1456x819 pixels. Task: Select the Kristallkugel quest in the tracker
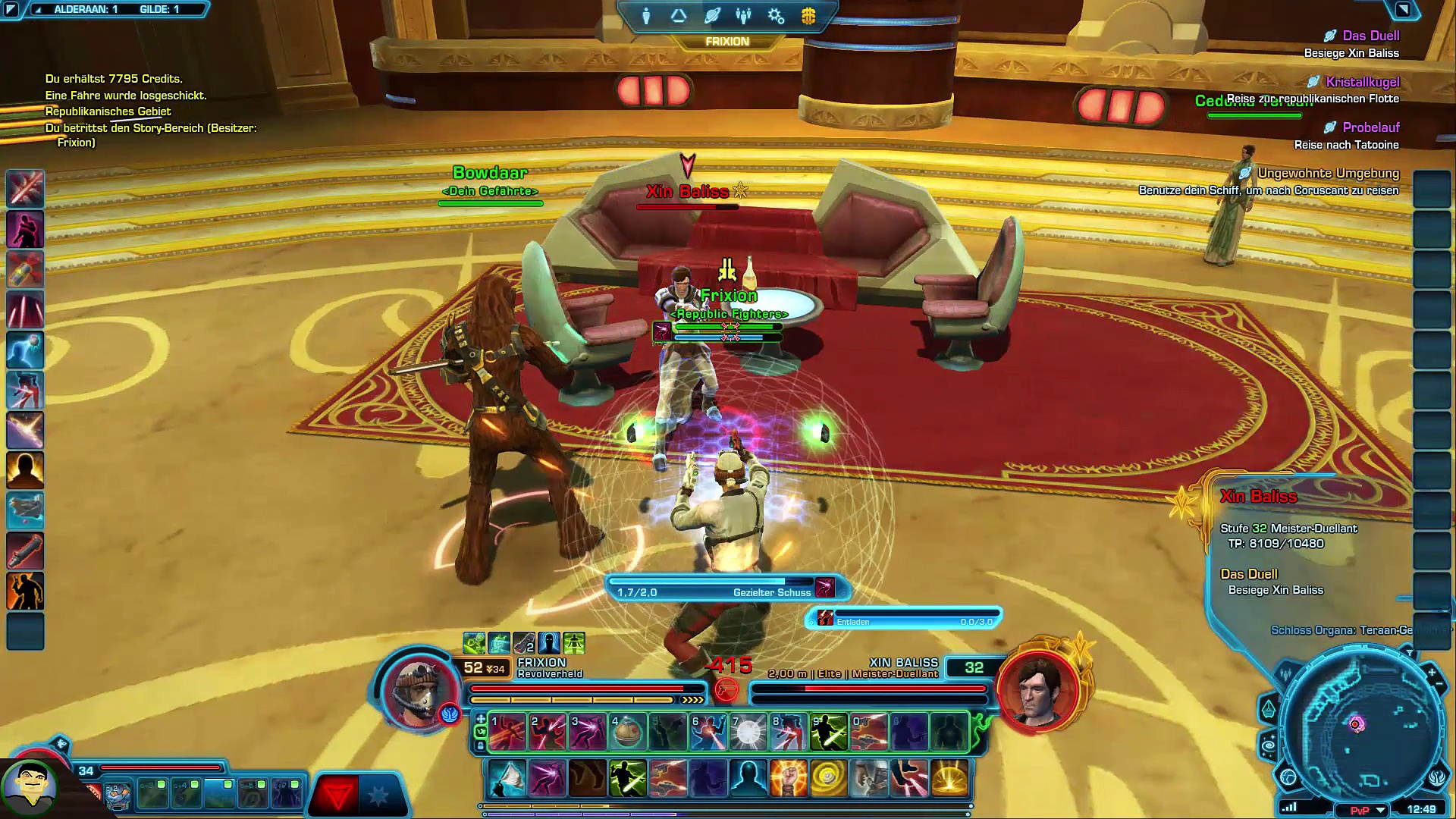pos(1362,82)
